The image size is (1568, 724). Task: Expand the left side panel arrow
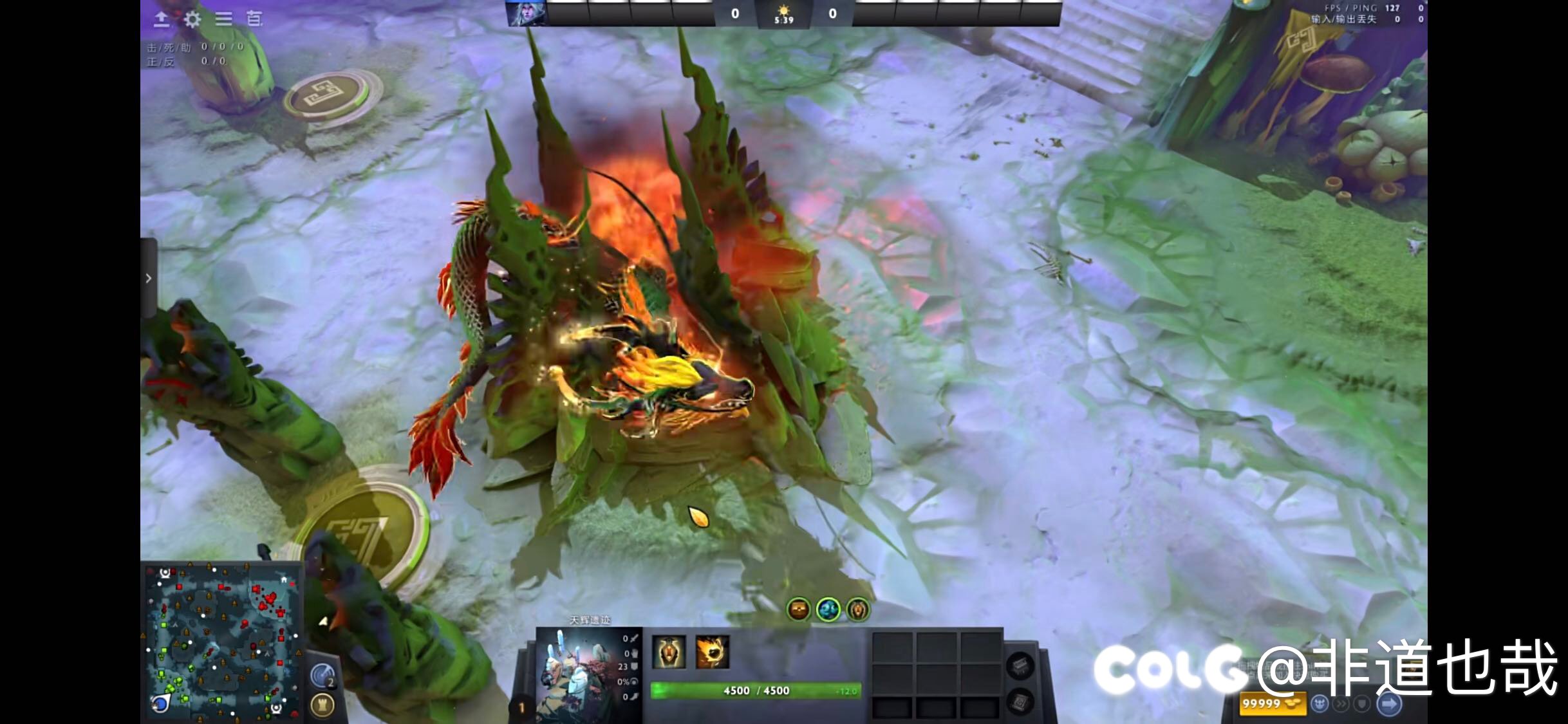(x=149, y=278)
